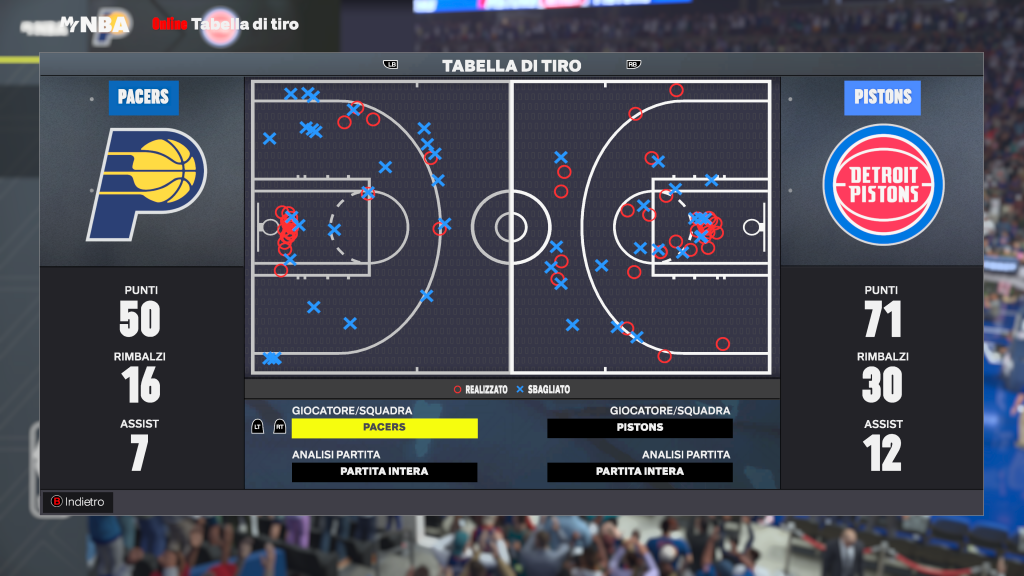1024x576 pixels.
Task: Go back with the Indietro button
Action: (77, 502)
